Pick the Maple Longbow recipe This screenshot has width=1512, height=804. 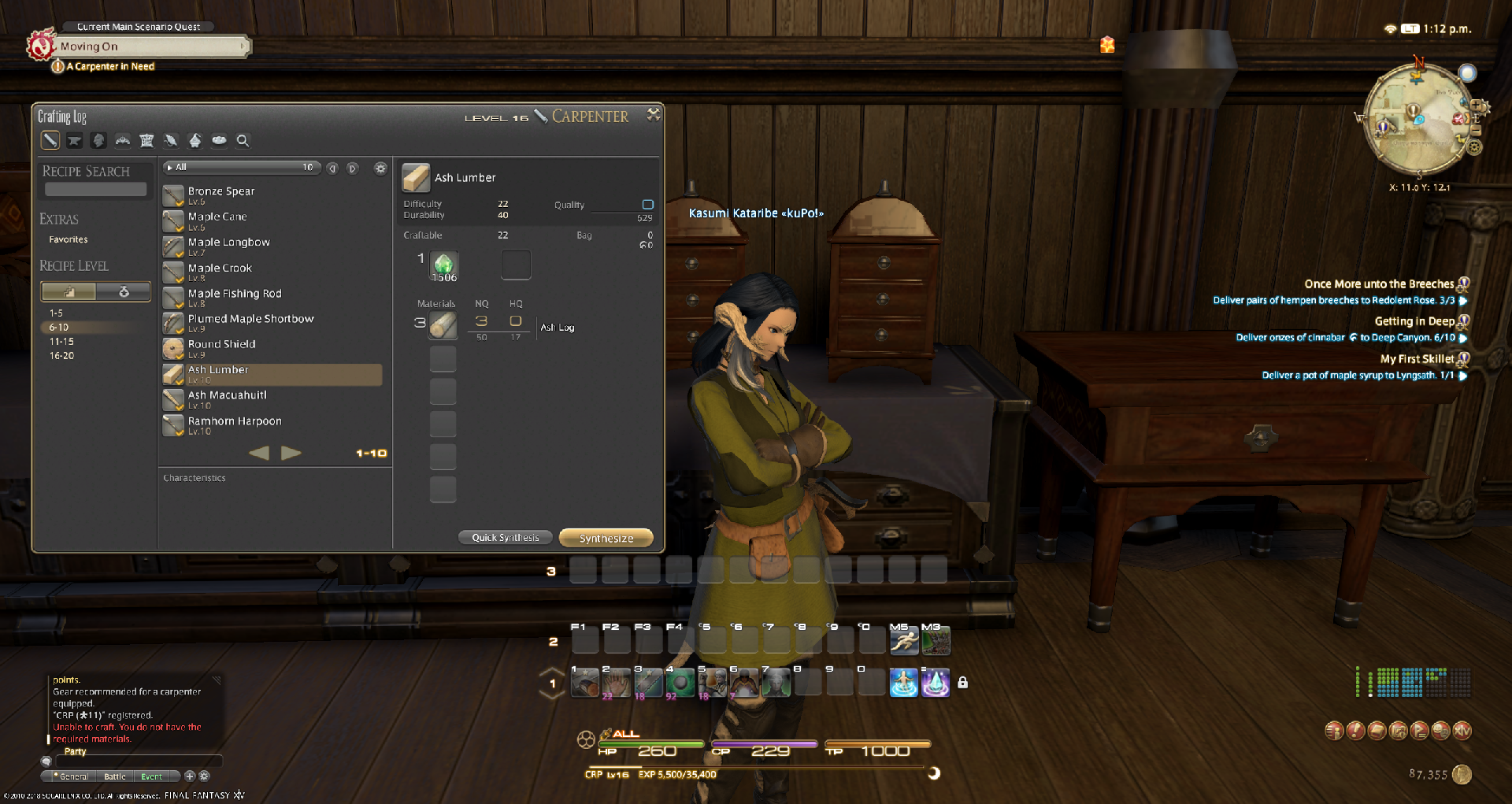click(229, 243)
